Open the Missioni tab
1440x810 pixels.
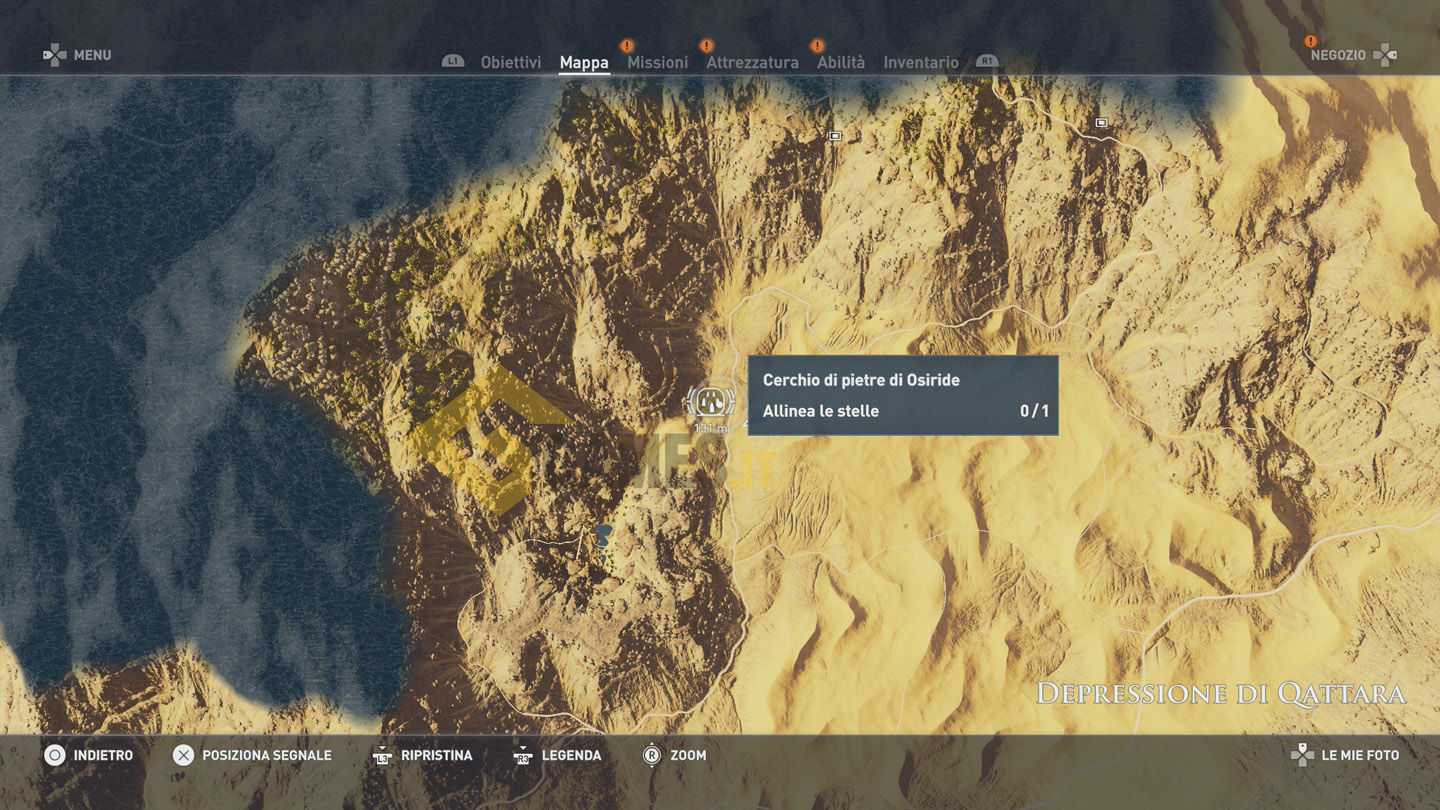click(657, 62)
